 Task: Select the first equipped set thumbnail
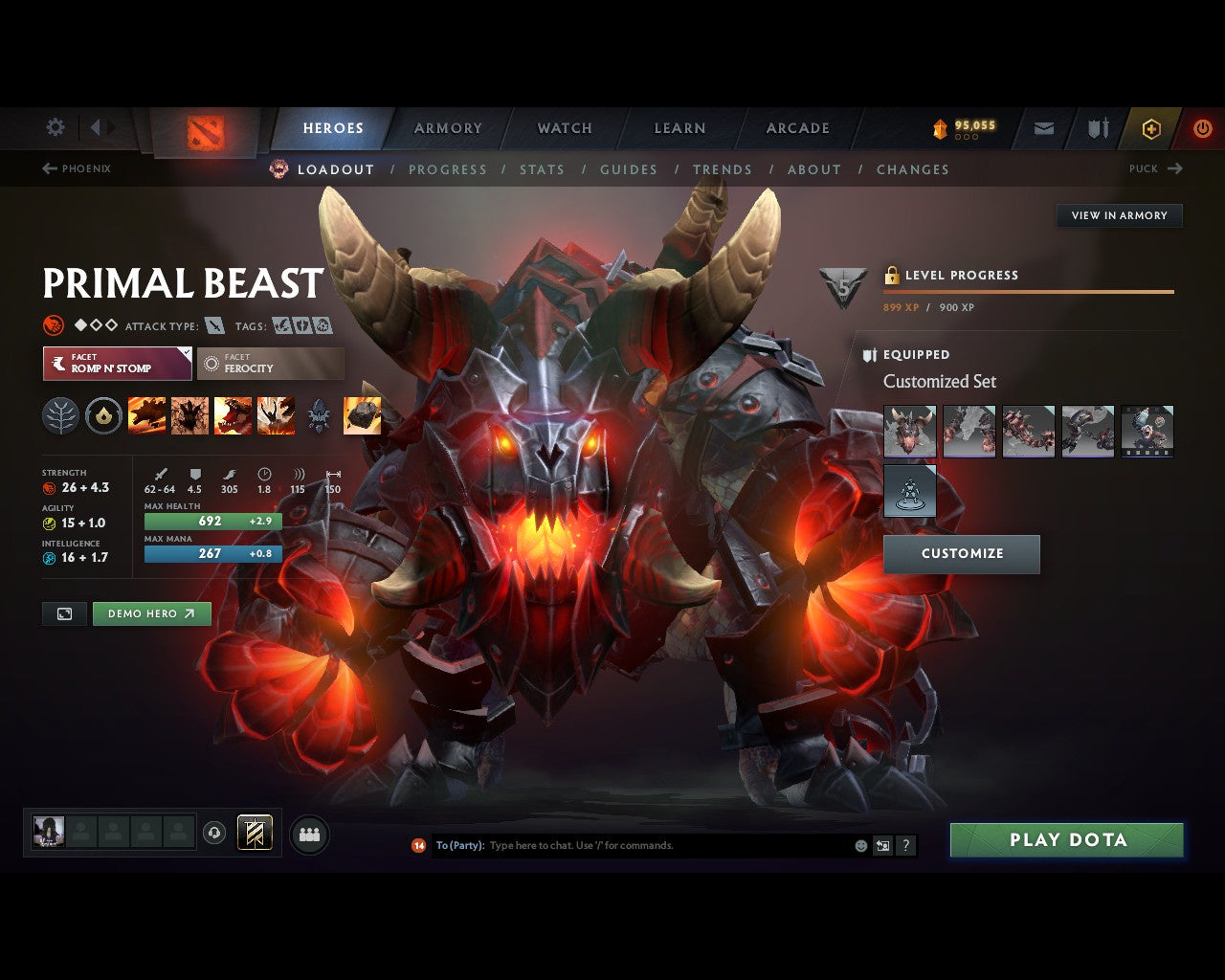click(909, 431)
